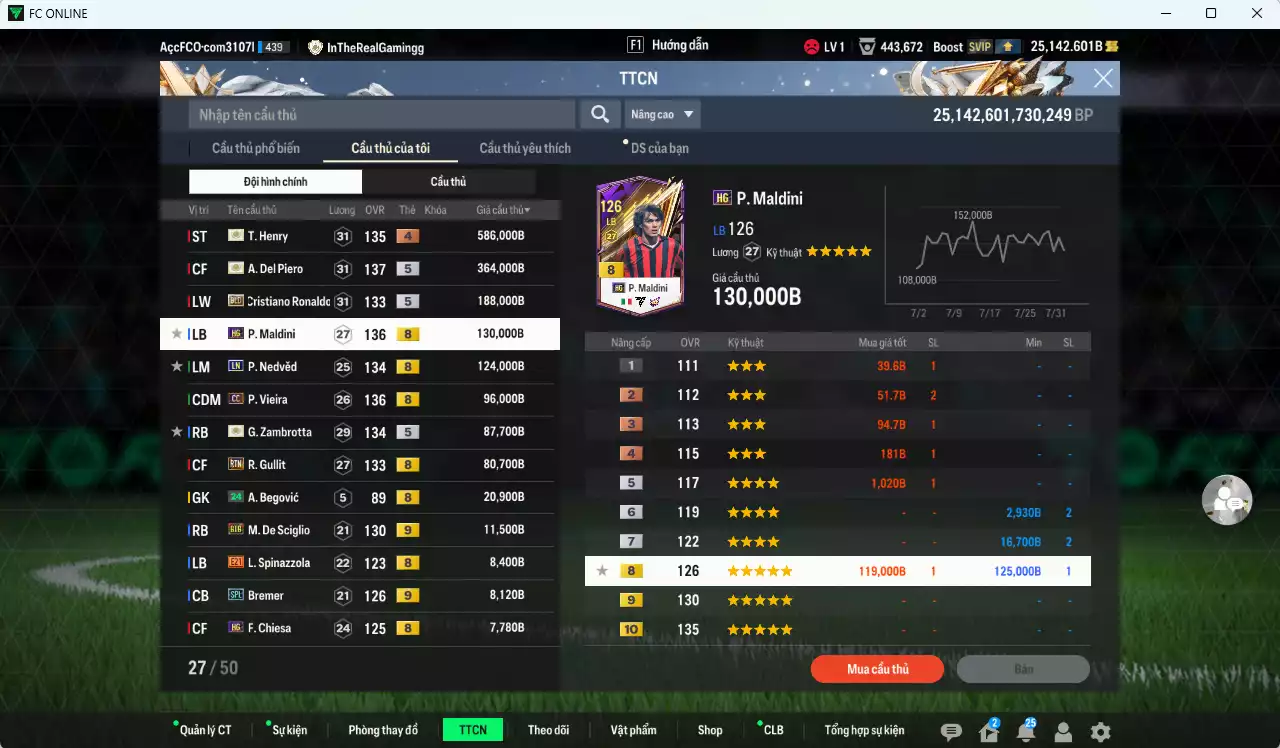Maximize the FC ONLINE window
1280x748 pixels.
pyautogui.click(x=1211, y=13)
